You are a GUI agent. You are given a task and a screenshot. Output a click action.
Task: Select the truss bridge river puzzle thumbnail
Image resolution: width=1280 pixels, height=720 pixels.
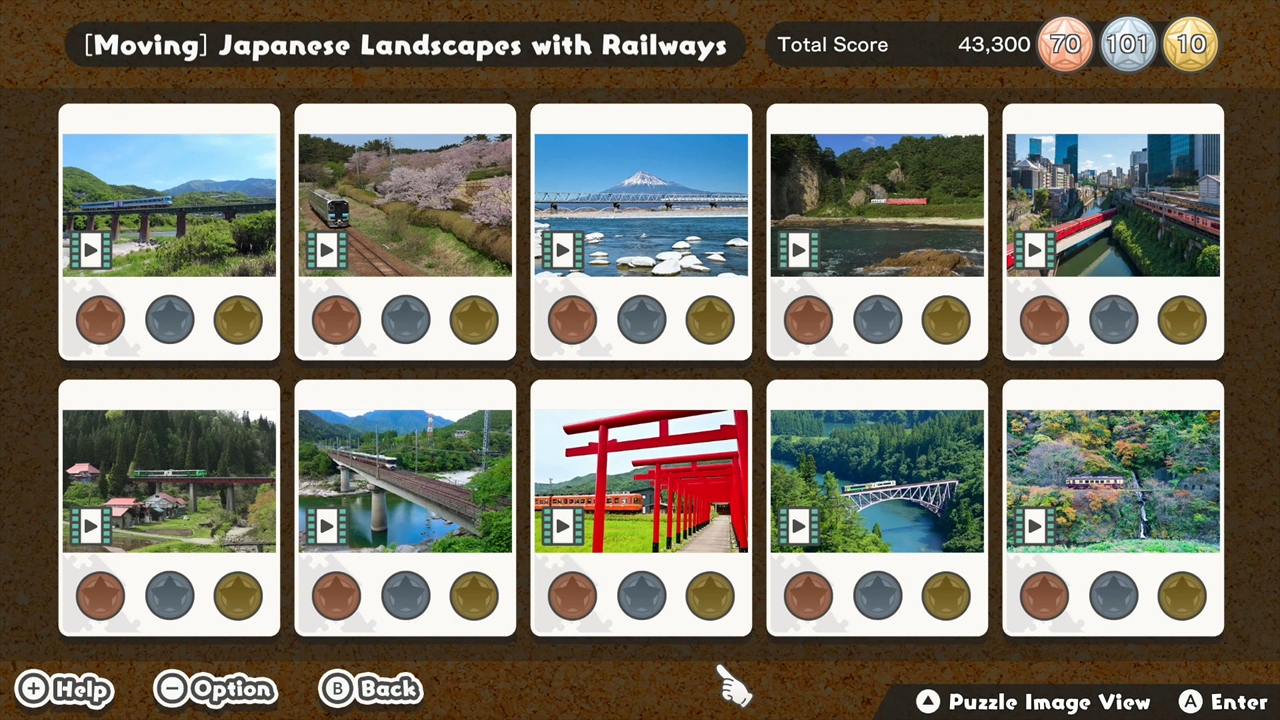pyautogui.click(x=877, y=478)
